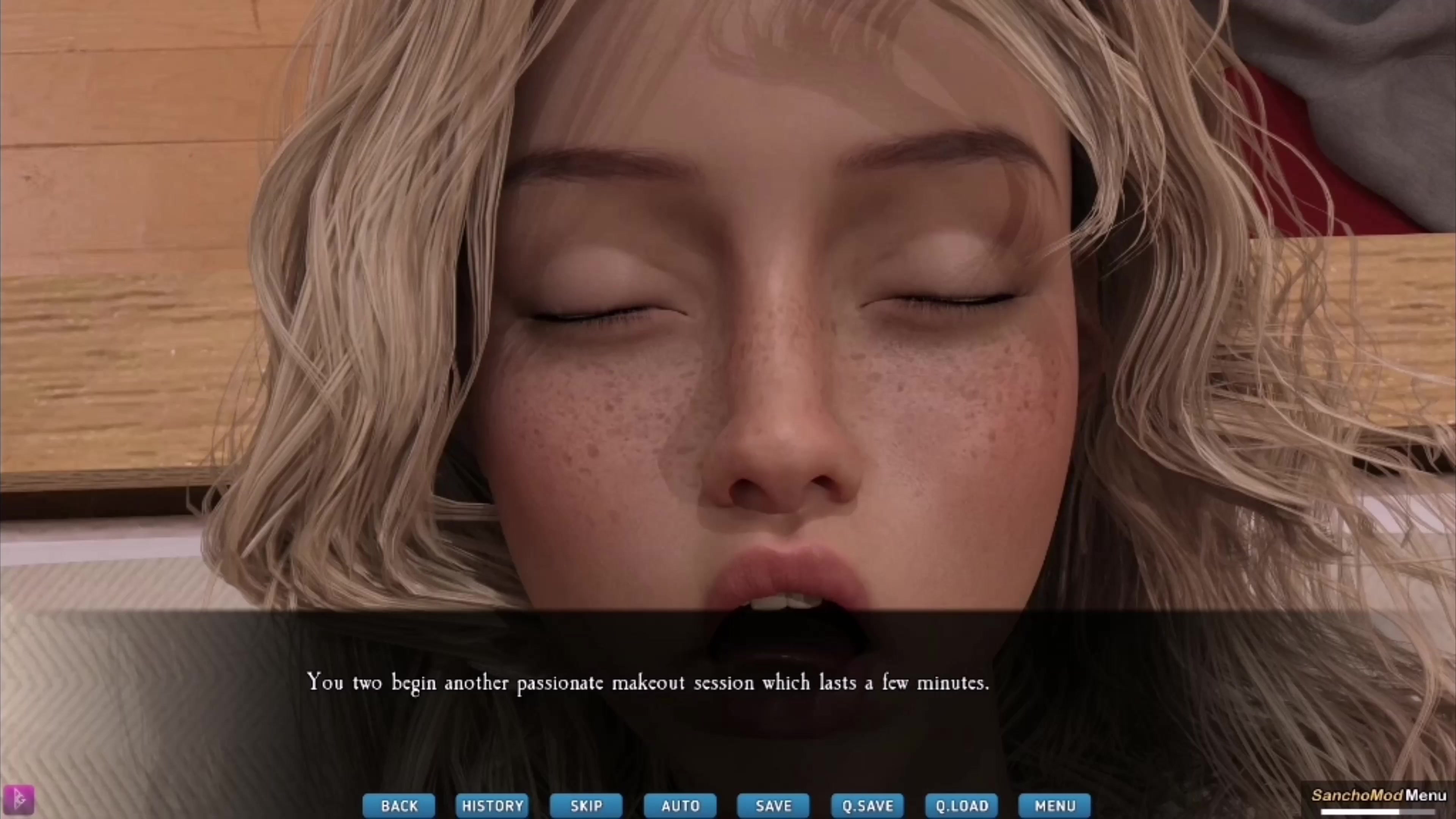Open the SAVE screen
This screenshot has width=1456, height=819.
(773, 805)
